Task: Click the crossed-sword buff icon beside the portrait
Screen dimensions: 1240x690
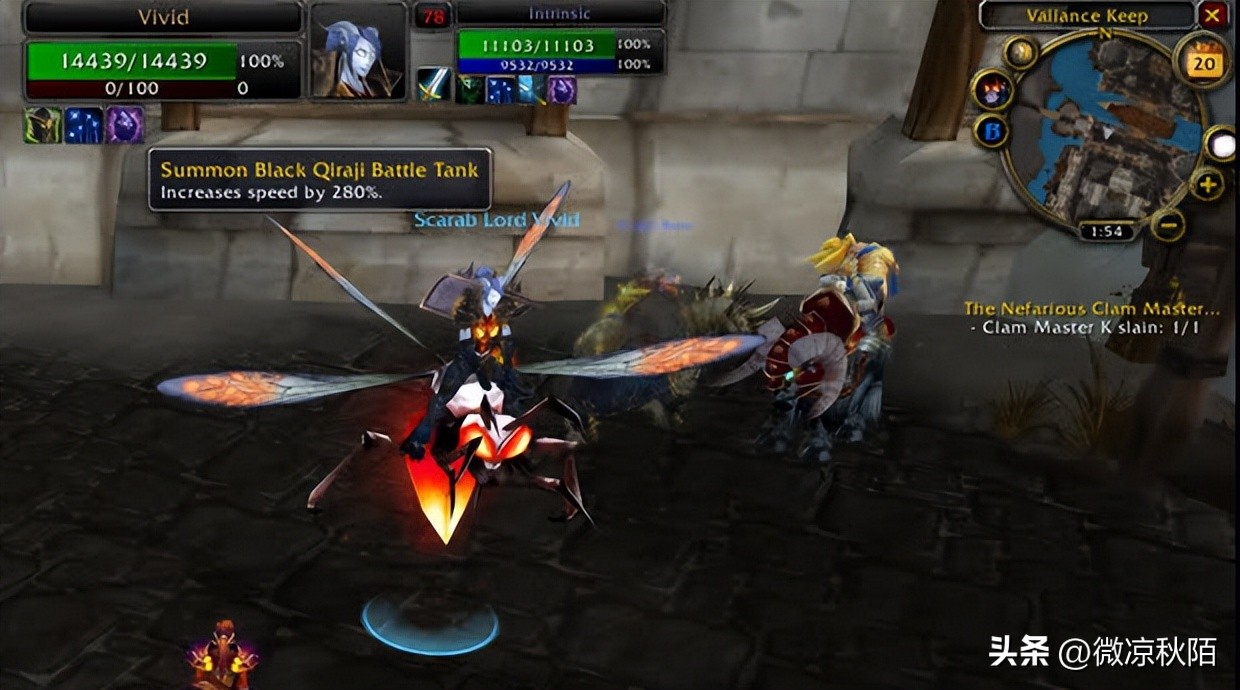Action: 433,84
